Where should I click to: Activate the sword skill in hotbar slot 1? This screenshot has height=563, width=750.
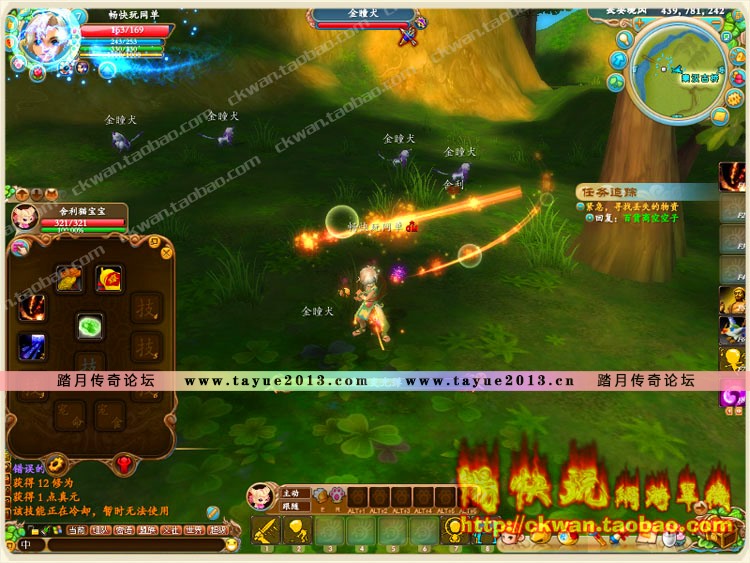click(x=266, y=530)
